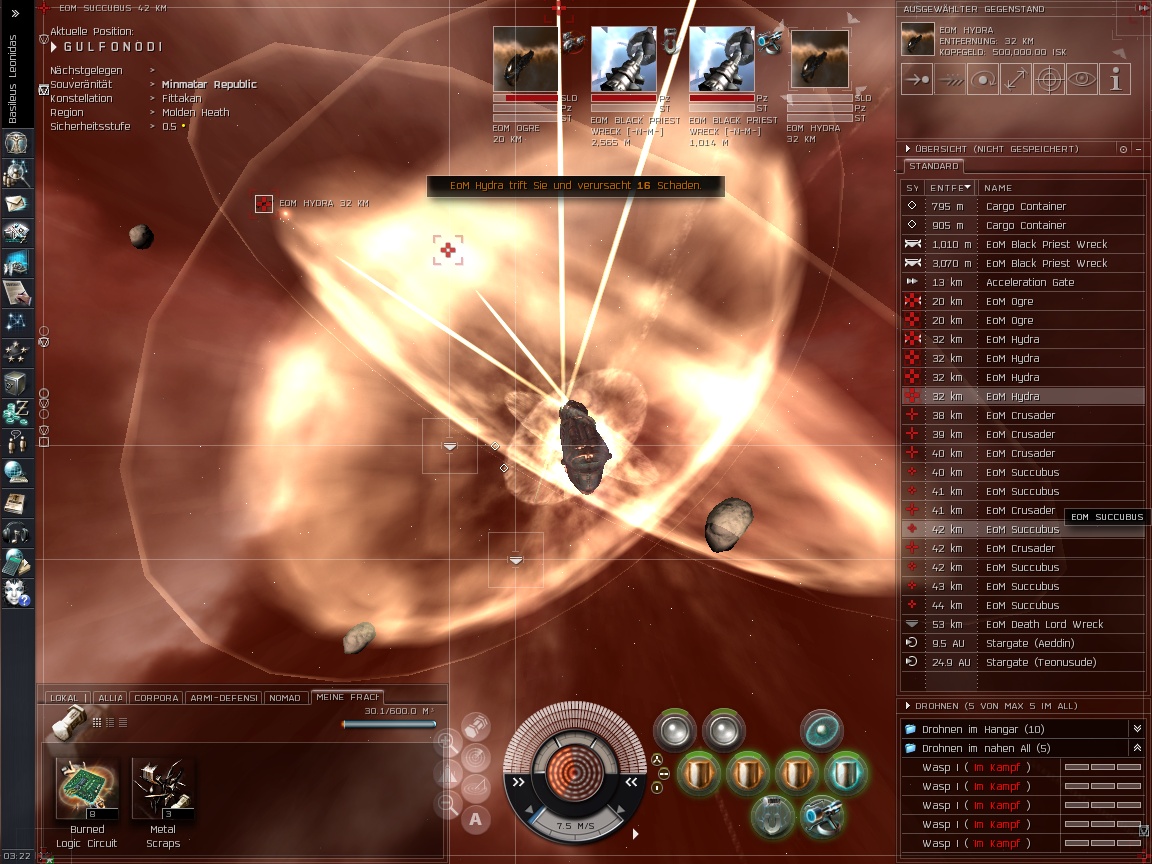The height and width of the screenshot is (864, 1152).
Task: Toggle autopilot with the A button
Action: tap(476, 820)
